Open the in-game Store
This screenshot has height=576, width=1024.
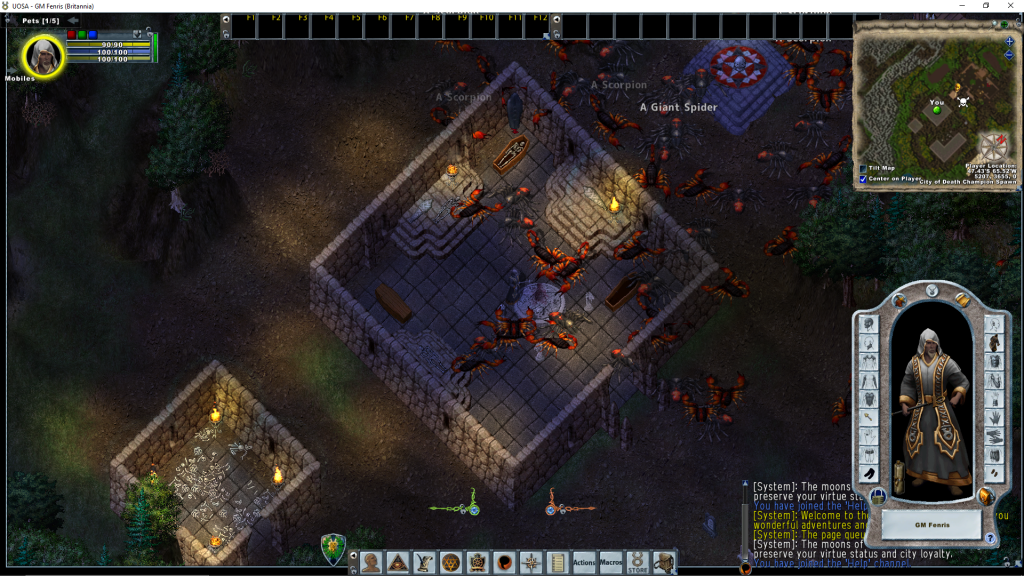(x=637, y=562)
